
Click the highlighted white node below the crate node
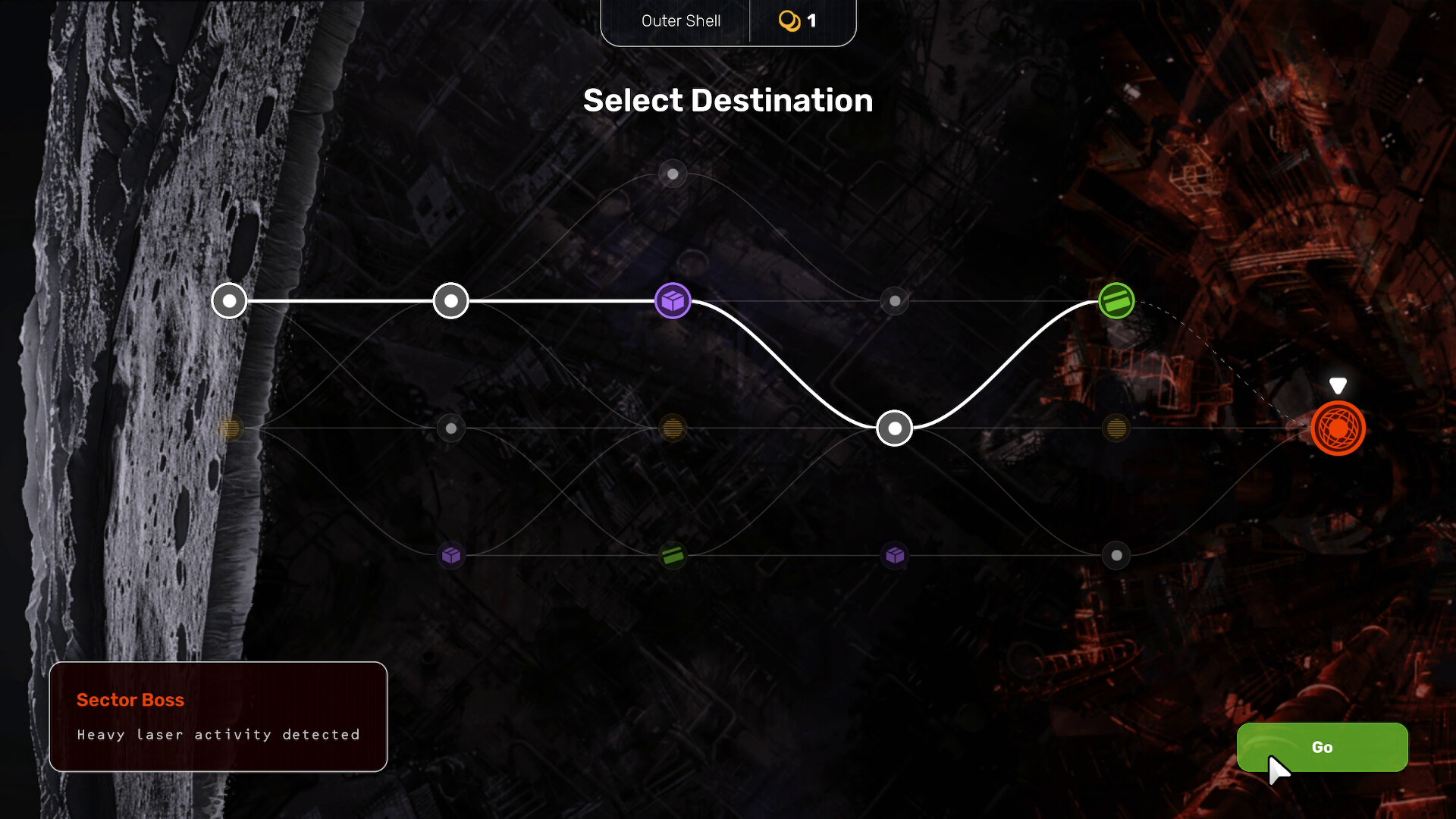pyautogui.click(x=894, y=428)
